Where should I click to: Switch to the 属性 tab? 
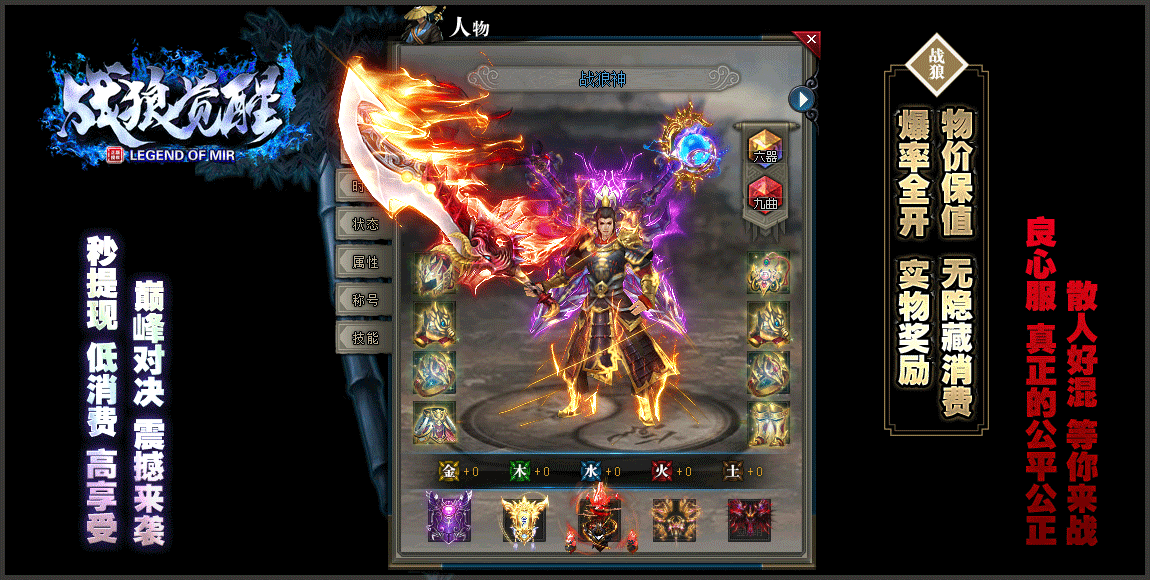(365, 262)
